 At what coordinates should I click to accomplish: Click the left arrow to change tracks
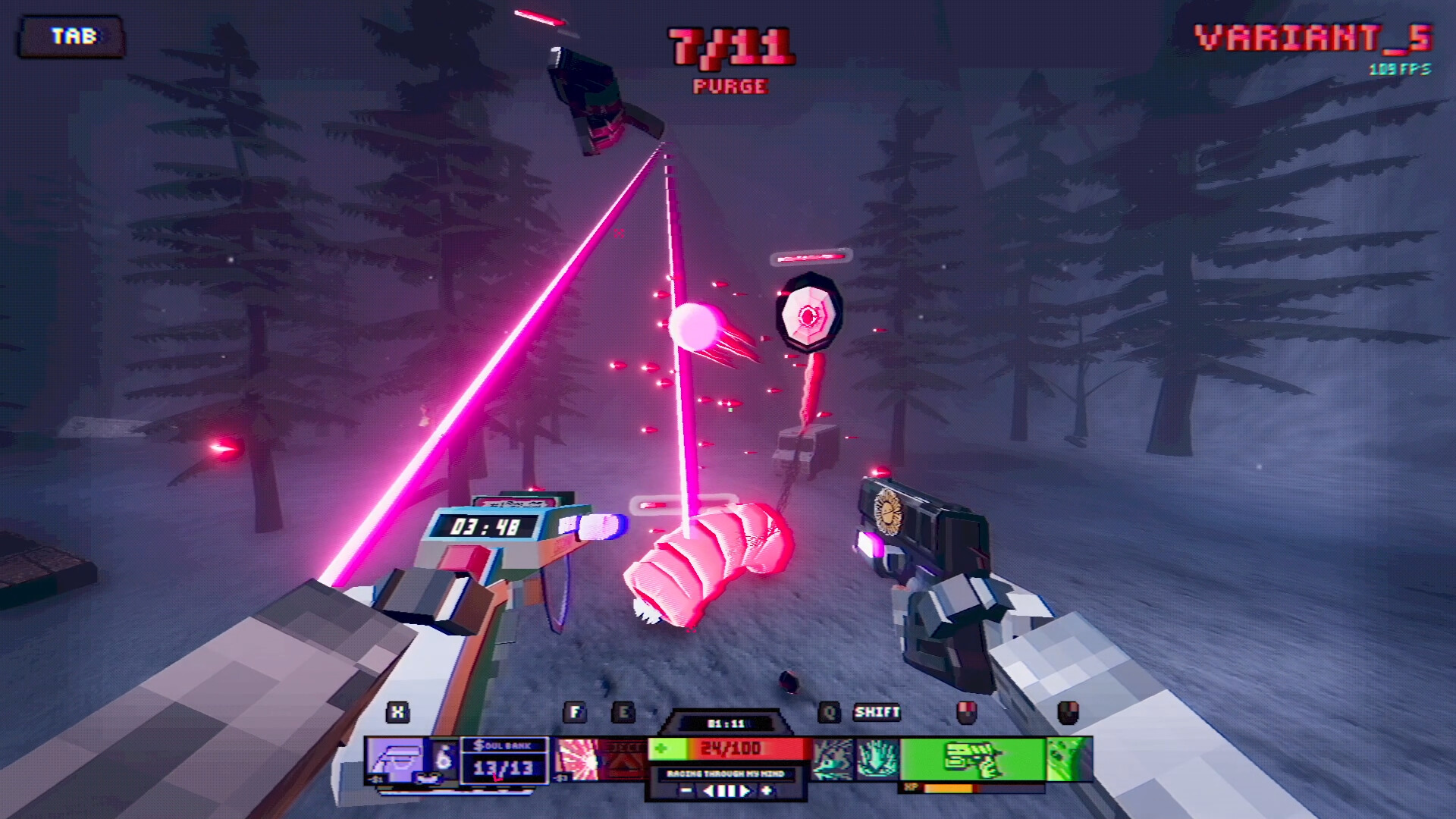click(707, 789)
